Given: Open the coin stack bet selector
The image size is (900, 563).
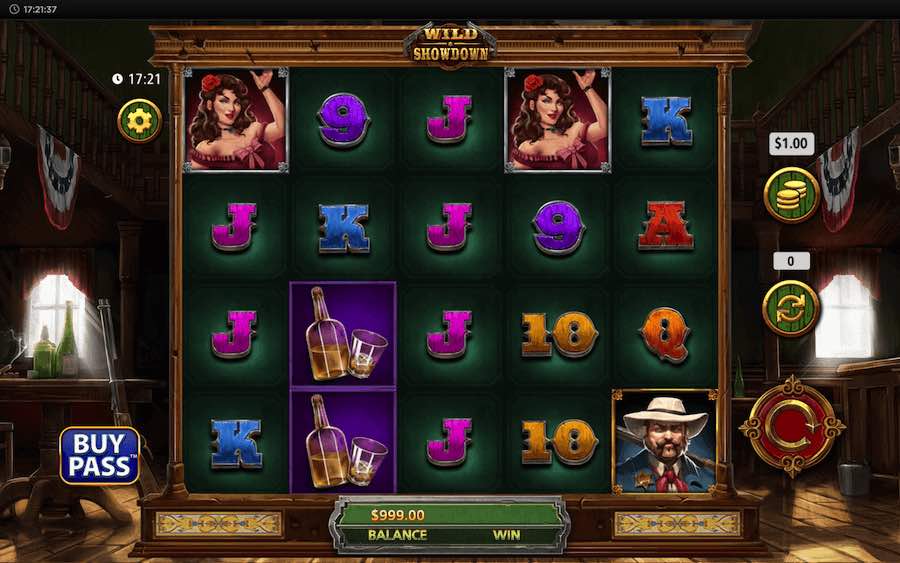Looking at the screenshot, I should coord(791,194).
